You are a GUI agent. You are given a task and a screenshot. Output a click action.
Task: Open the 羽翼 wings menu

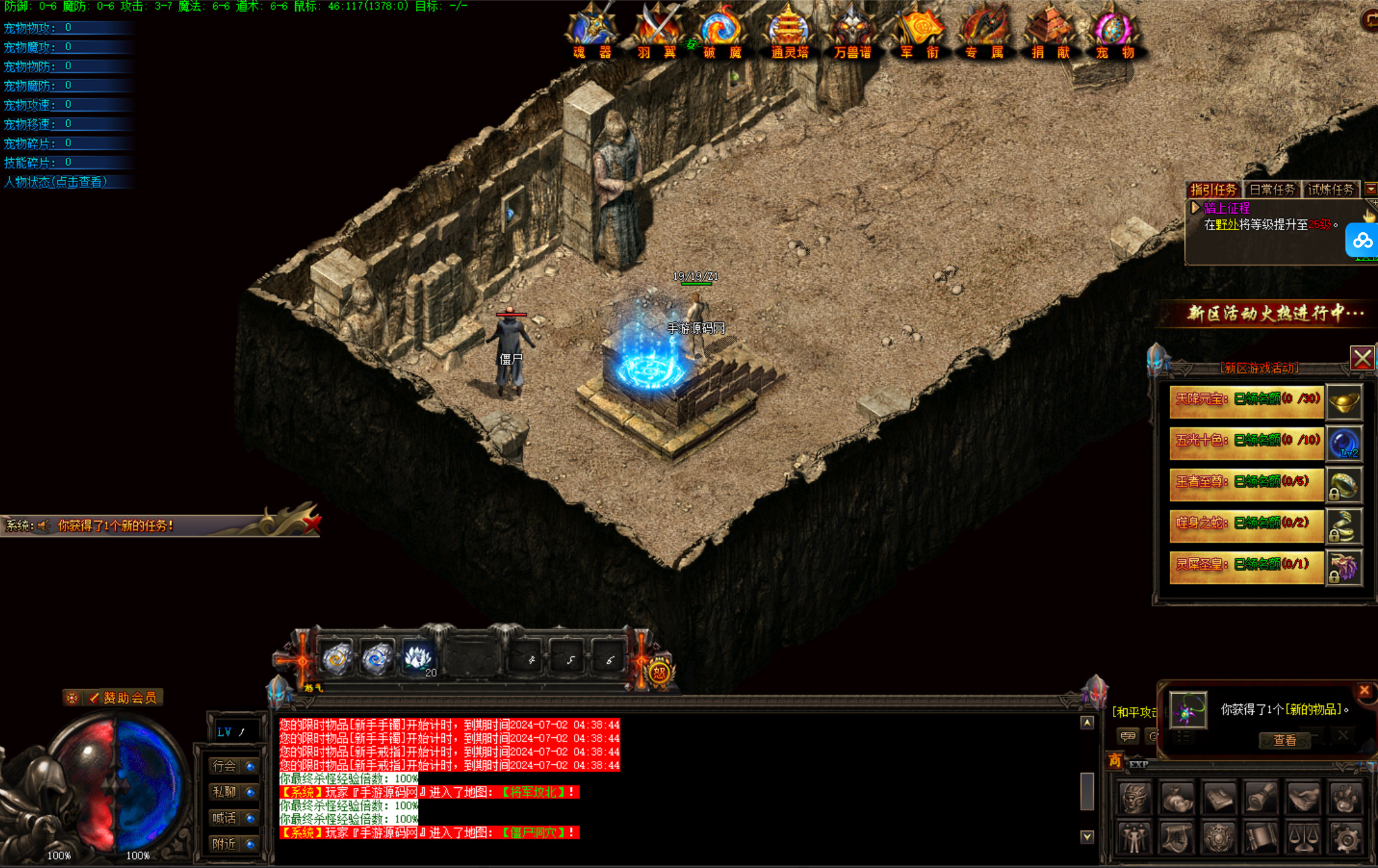(x=657, y=32)
